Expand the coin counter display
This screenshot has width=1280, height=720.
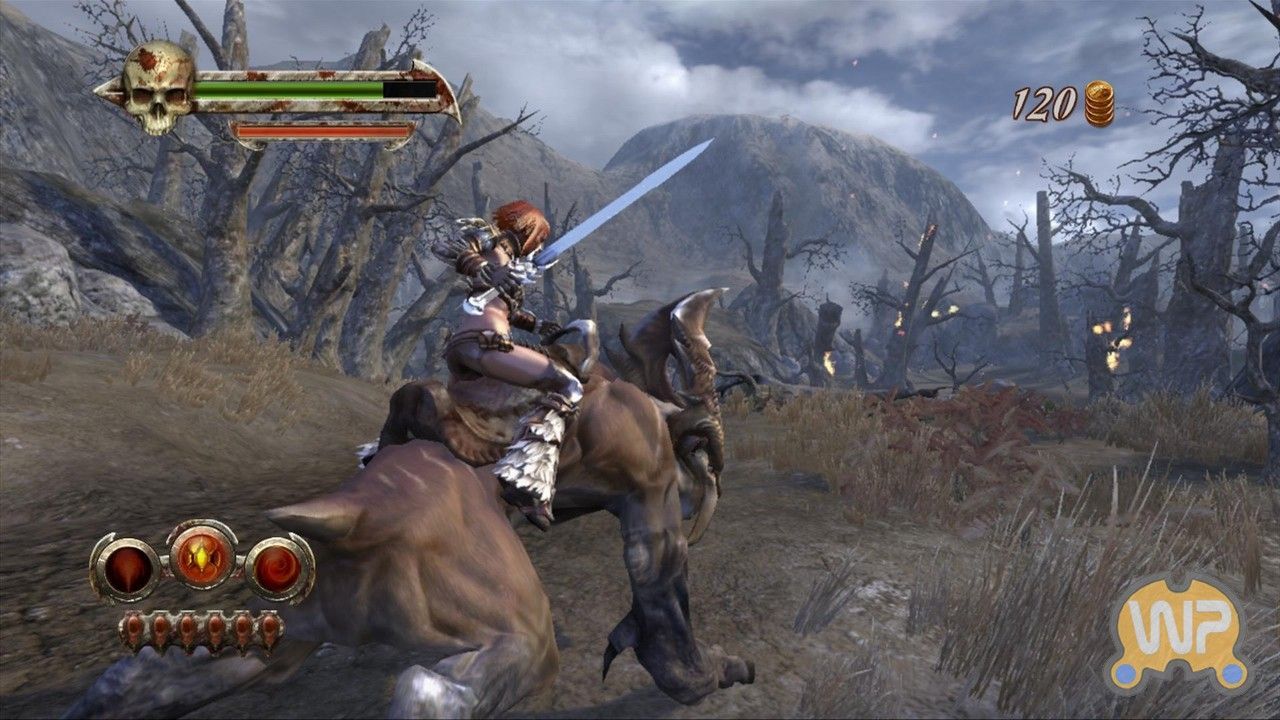click(1070, 100)
